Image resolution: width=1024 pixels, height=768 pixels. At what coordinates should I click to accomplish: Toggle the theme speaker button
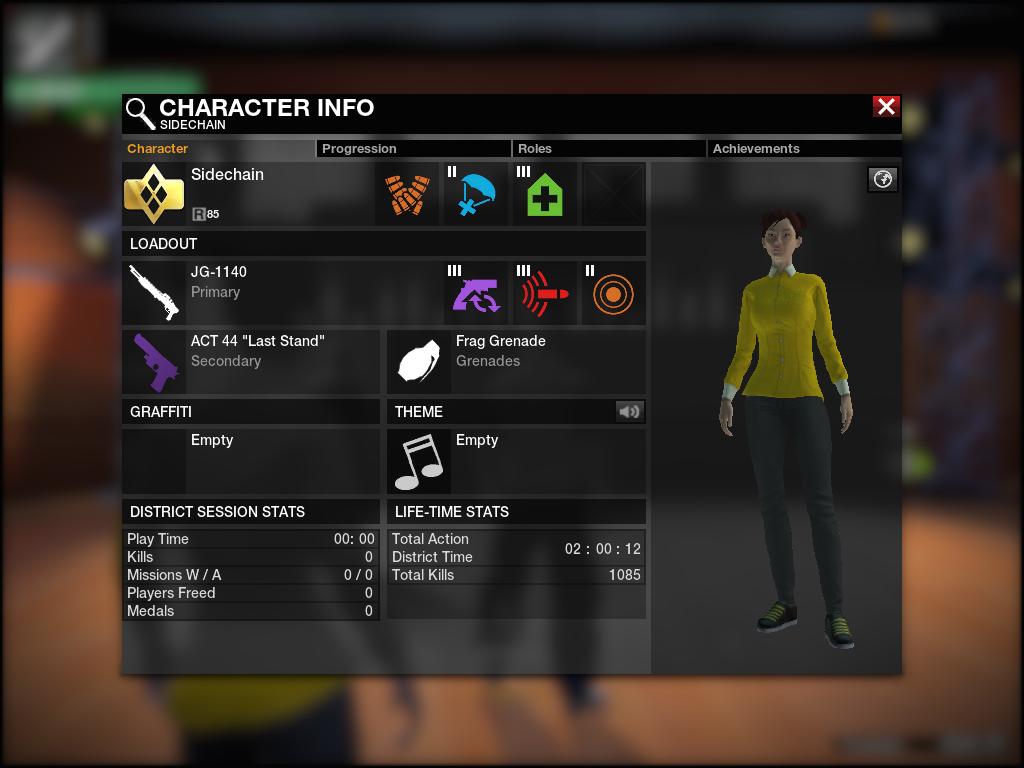point(629,411)
